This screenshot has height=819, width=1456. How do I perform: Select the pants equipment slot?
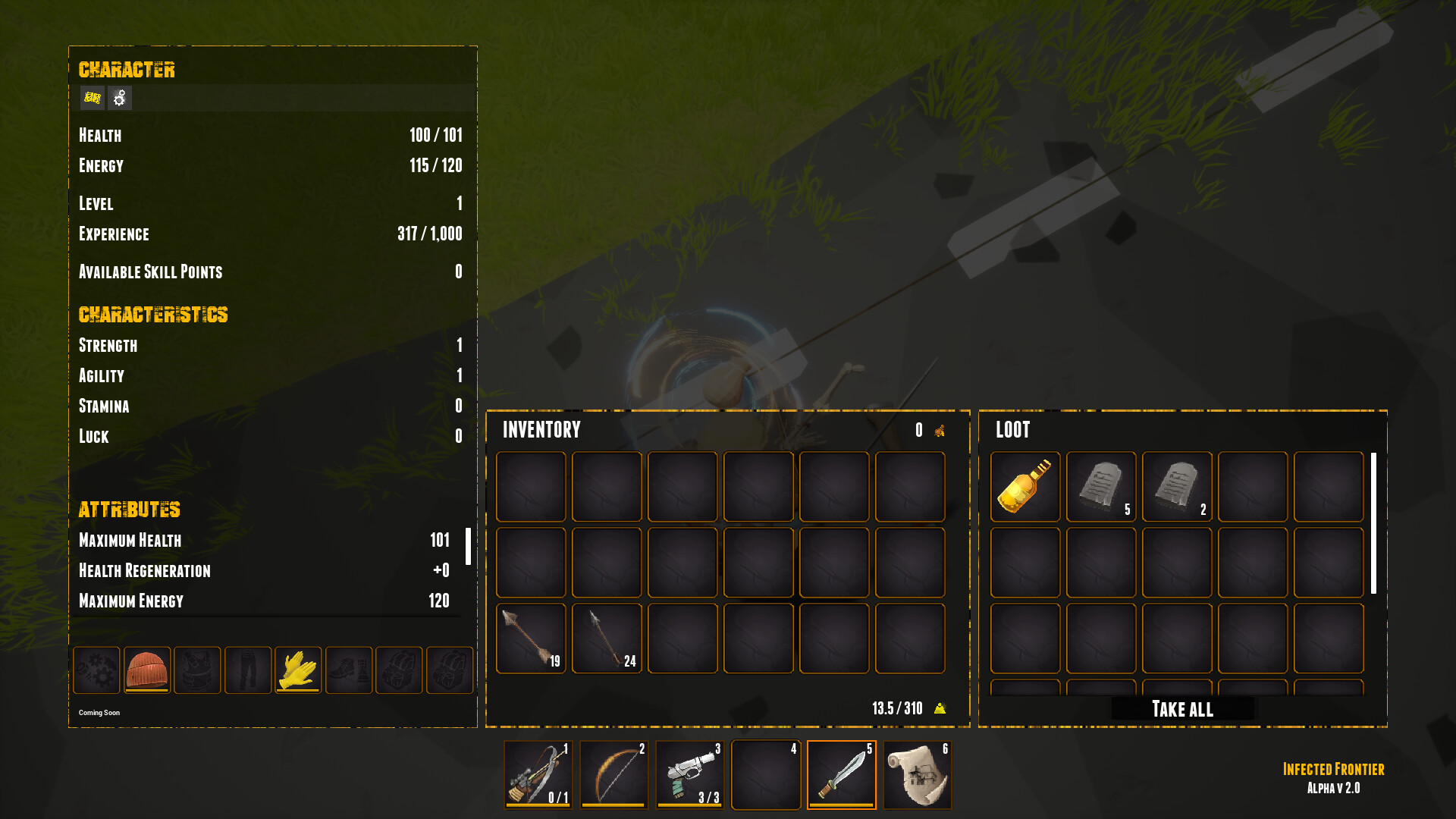pyautogui.click(x=247, y=670)
